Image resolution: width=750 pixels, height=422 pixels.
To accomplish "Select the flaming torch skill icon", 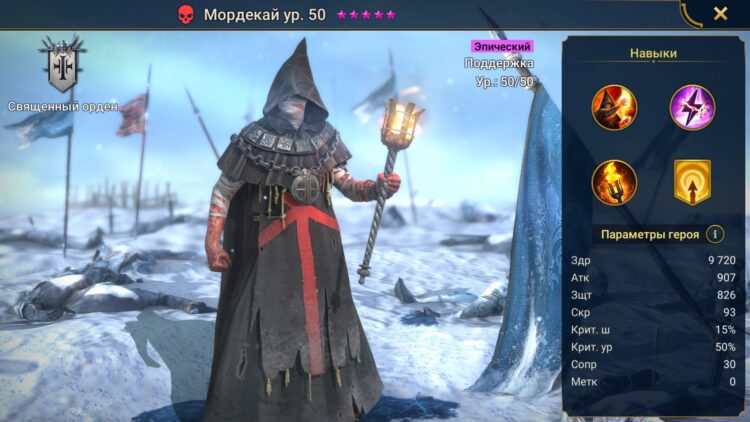I will [614, 182].
